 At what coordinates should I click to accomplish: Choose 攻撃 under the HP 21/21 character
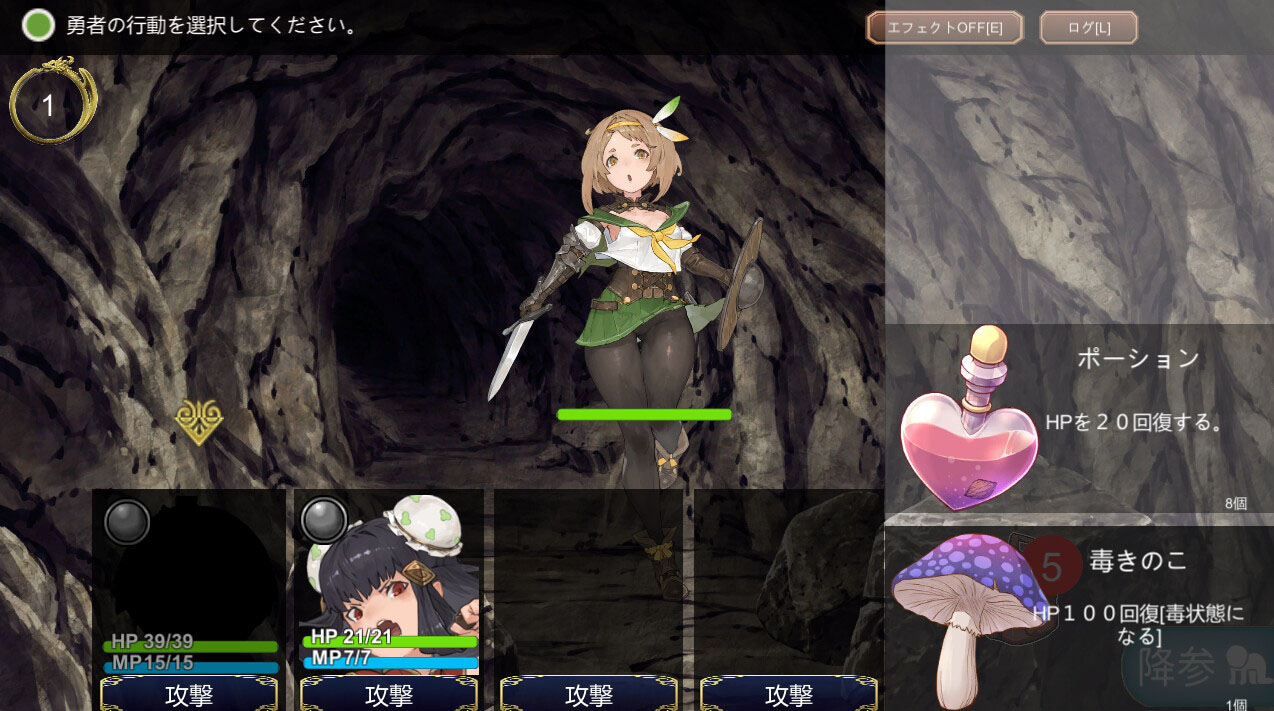[x=389, y=694]
